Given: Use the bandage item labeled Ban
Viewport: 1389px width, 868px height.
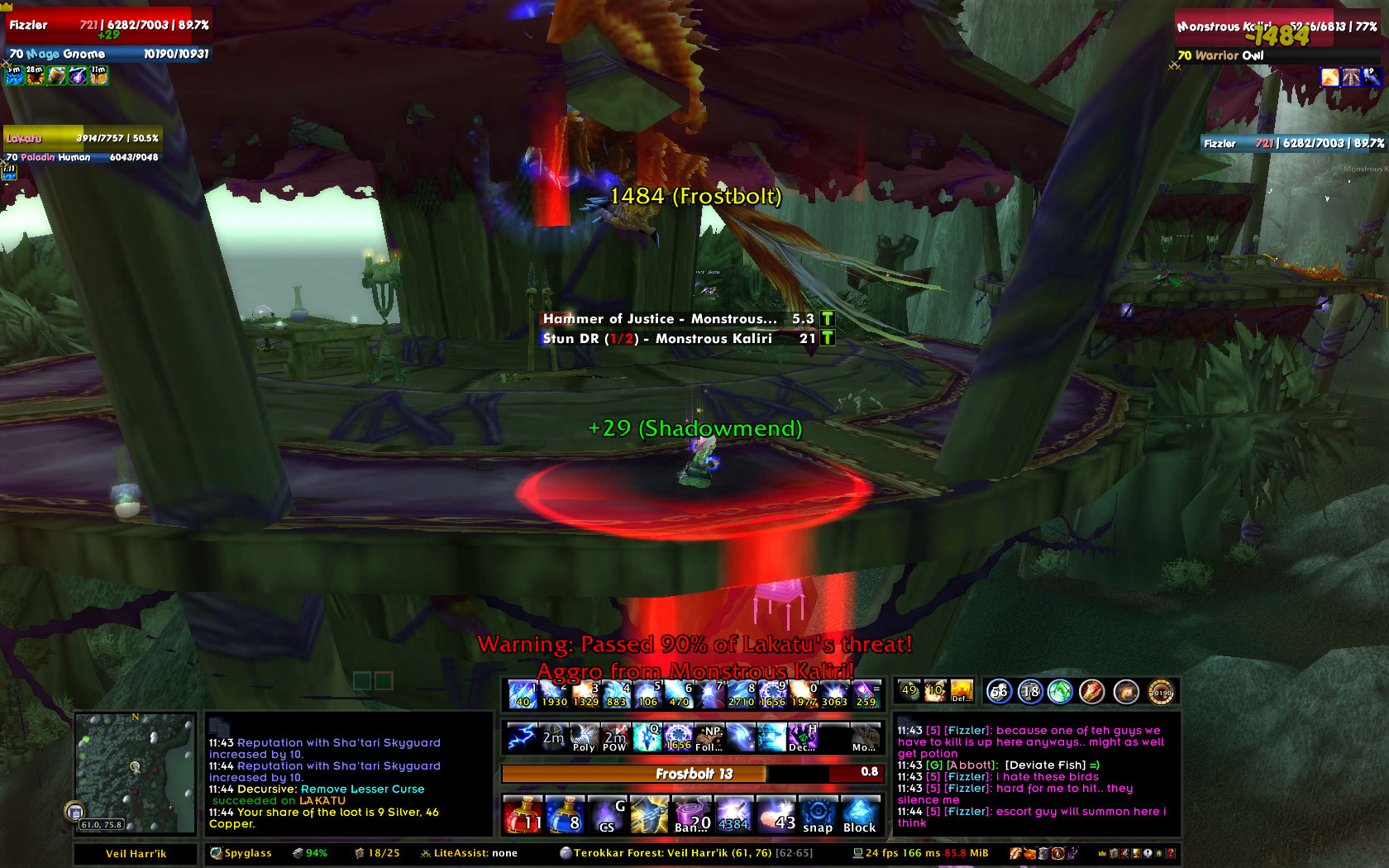Looking at the screenshot, I should click(x=692, y=814).
